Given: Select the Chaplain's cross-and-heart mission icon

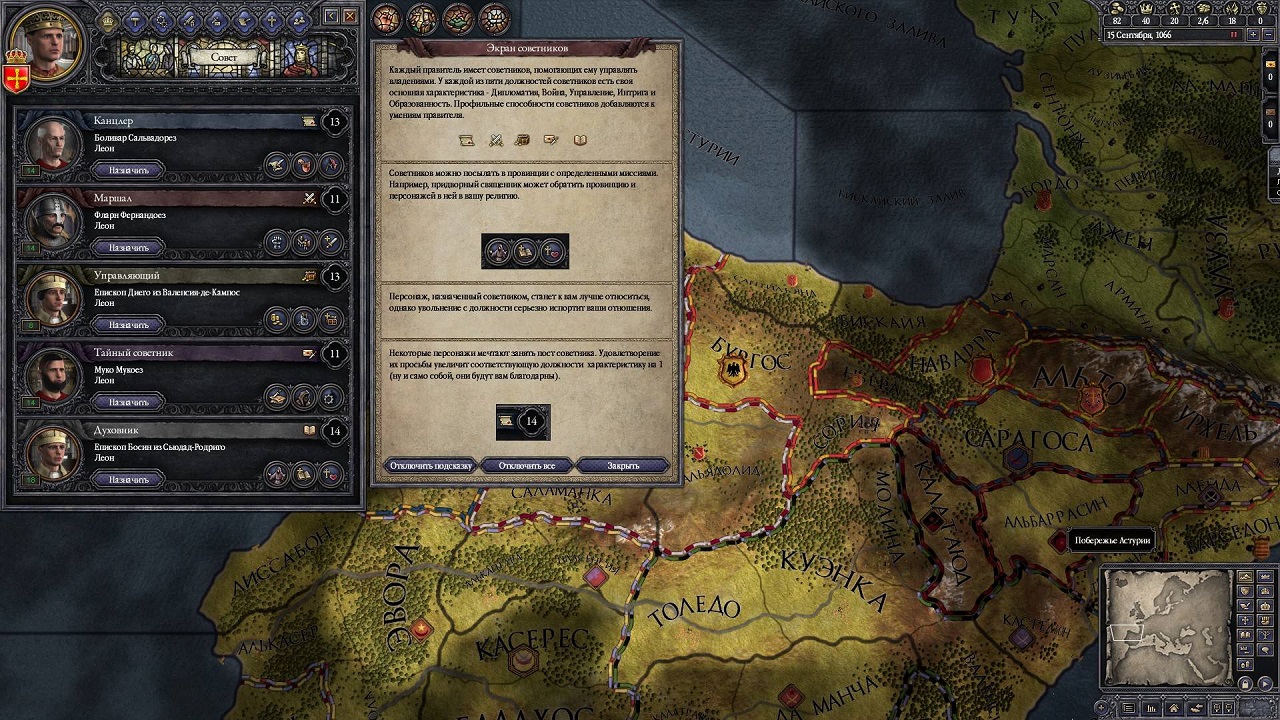Looking at the screenshot, I should pos(330,474).
